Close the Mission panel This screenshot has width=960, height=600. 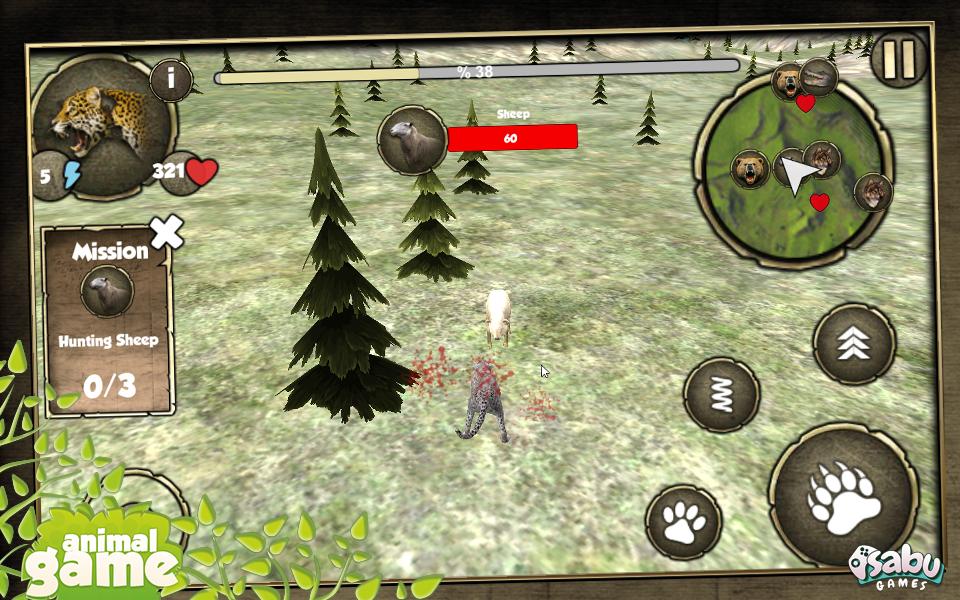point(168,232)
